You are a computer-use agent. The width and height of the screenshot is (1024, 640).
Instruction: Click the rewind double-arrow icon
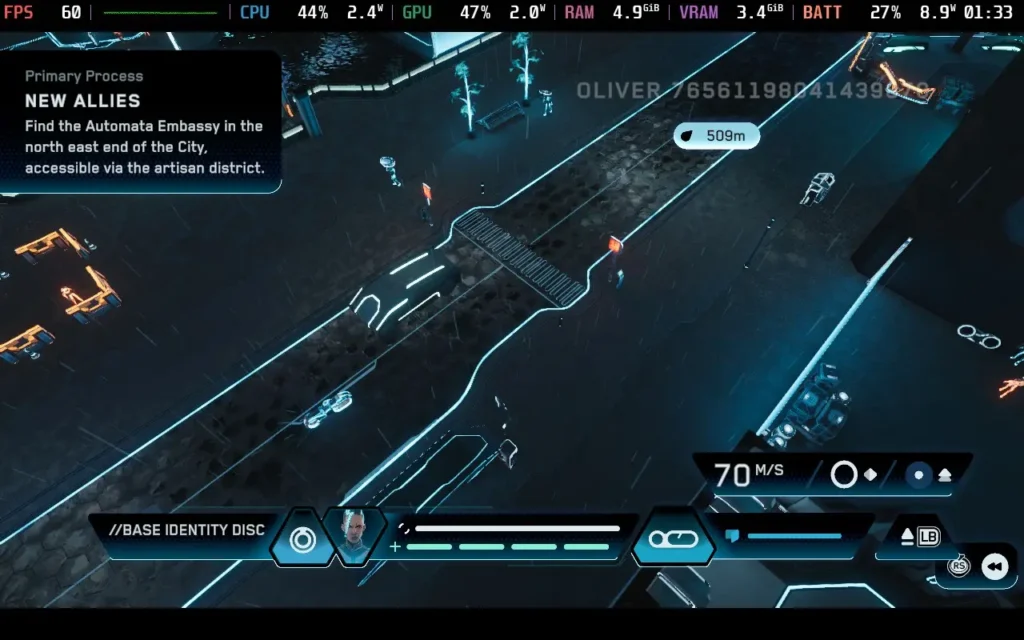point(994,567)
